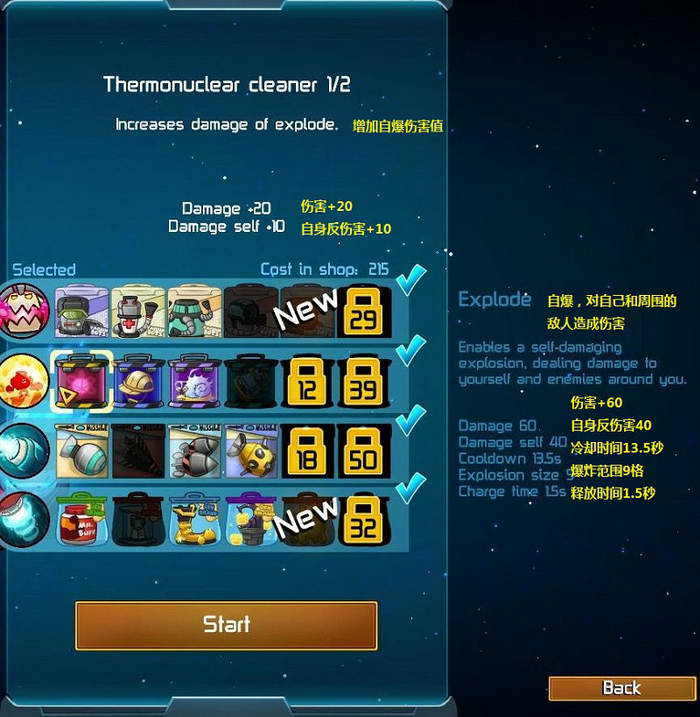Click the locked slot numbered 32
Image resolution: width=700 pixels, height=717 pixels.
tap(363, 518)
